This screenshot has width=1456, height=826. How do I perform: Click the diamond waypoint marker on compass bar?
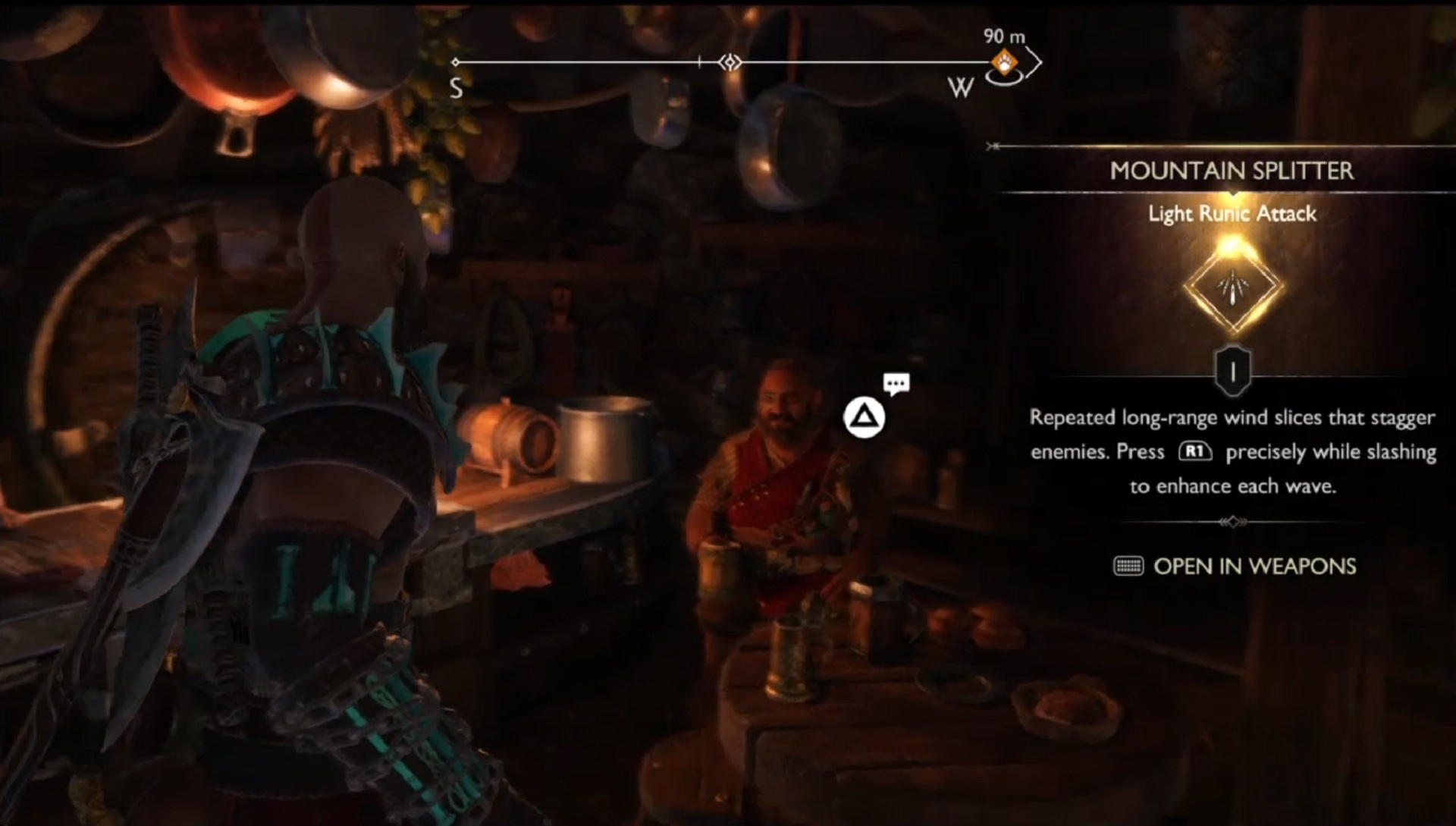pyautogui.click(x=730, y=62)
